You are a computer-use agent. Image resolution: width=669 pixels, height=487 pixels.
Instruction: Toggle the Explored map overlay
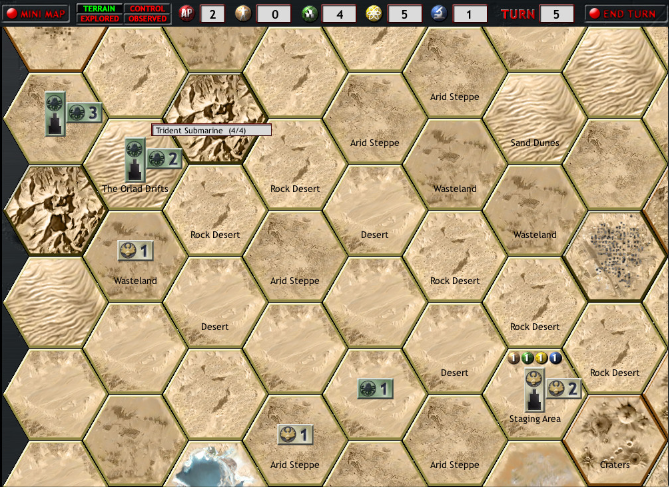point(98,19)
